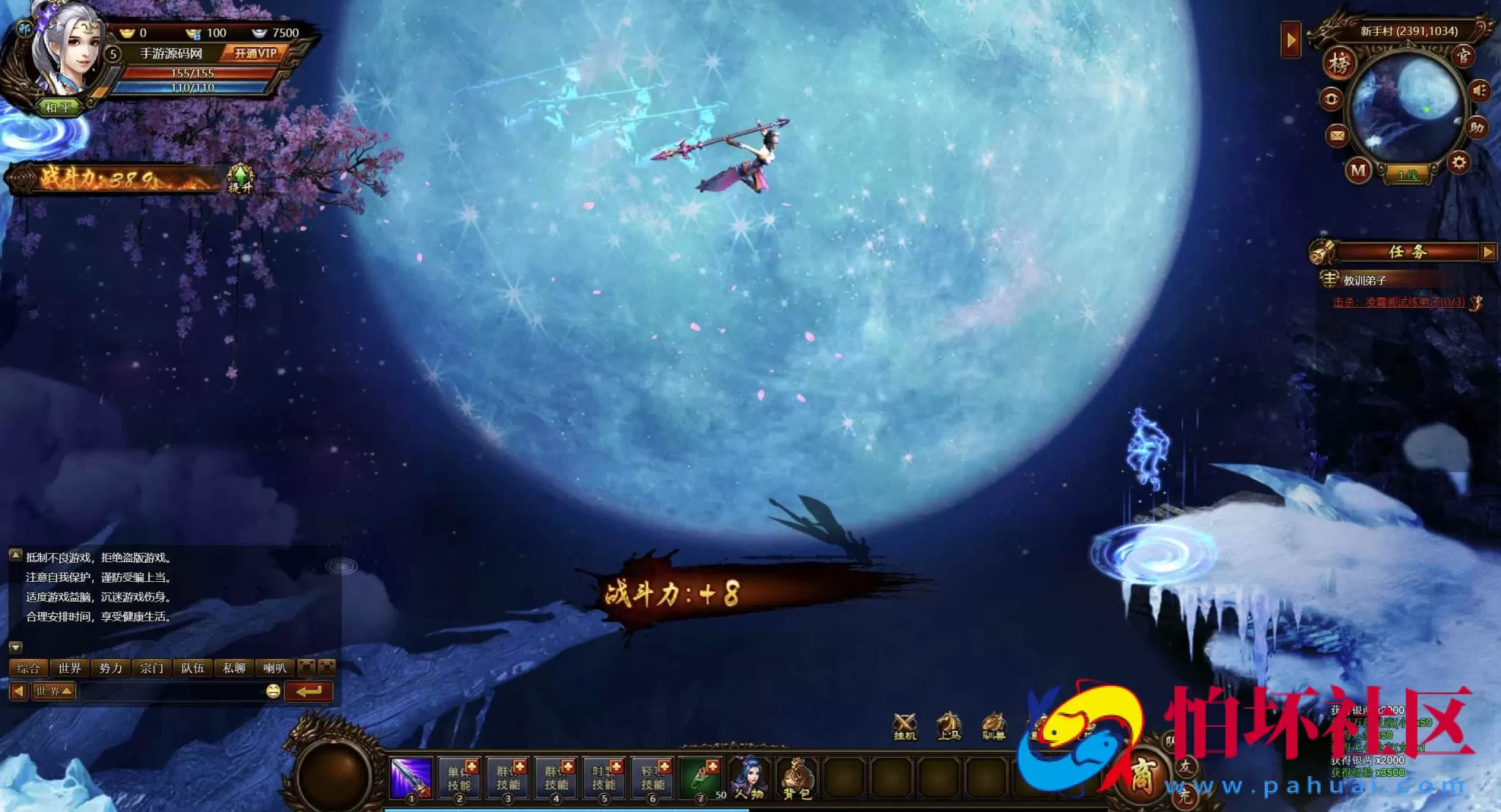The image size is (1501, 812).
Task: Open the 人物 character panel
Action: tap(748, 779)
